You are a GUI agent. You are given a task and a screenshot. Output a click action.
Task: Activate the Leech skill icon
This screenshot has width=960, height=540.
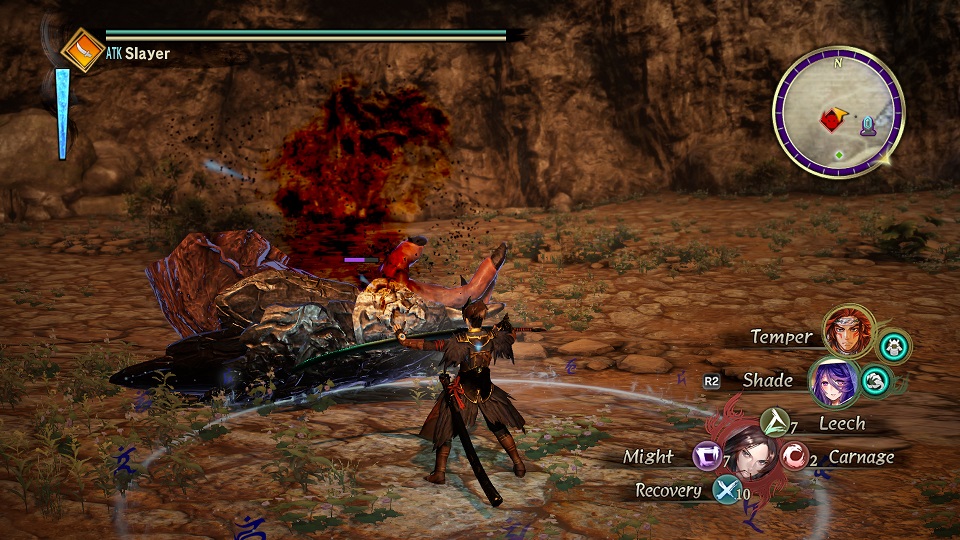774,423
